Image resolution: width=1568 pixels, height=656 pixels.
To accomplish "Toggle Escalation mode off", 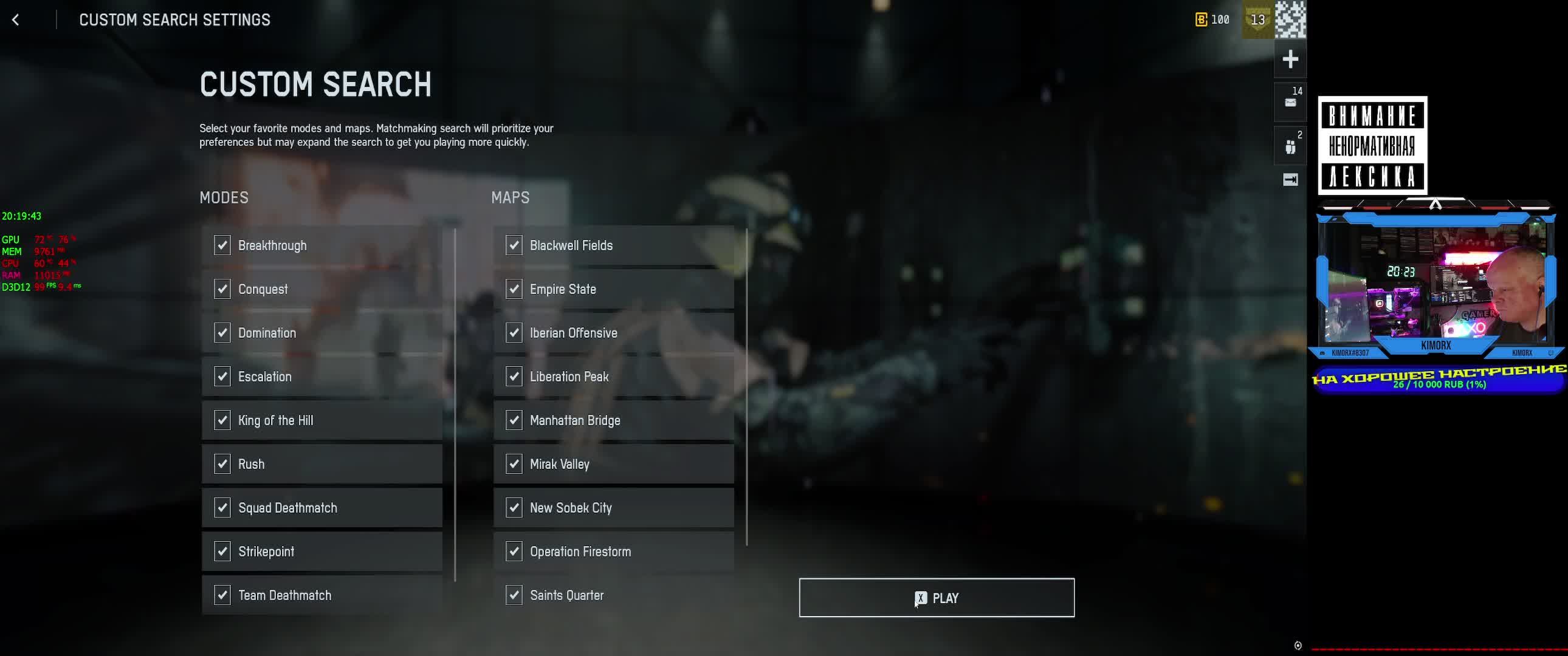I will (x=222, y=377).
